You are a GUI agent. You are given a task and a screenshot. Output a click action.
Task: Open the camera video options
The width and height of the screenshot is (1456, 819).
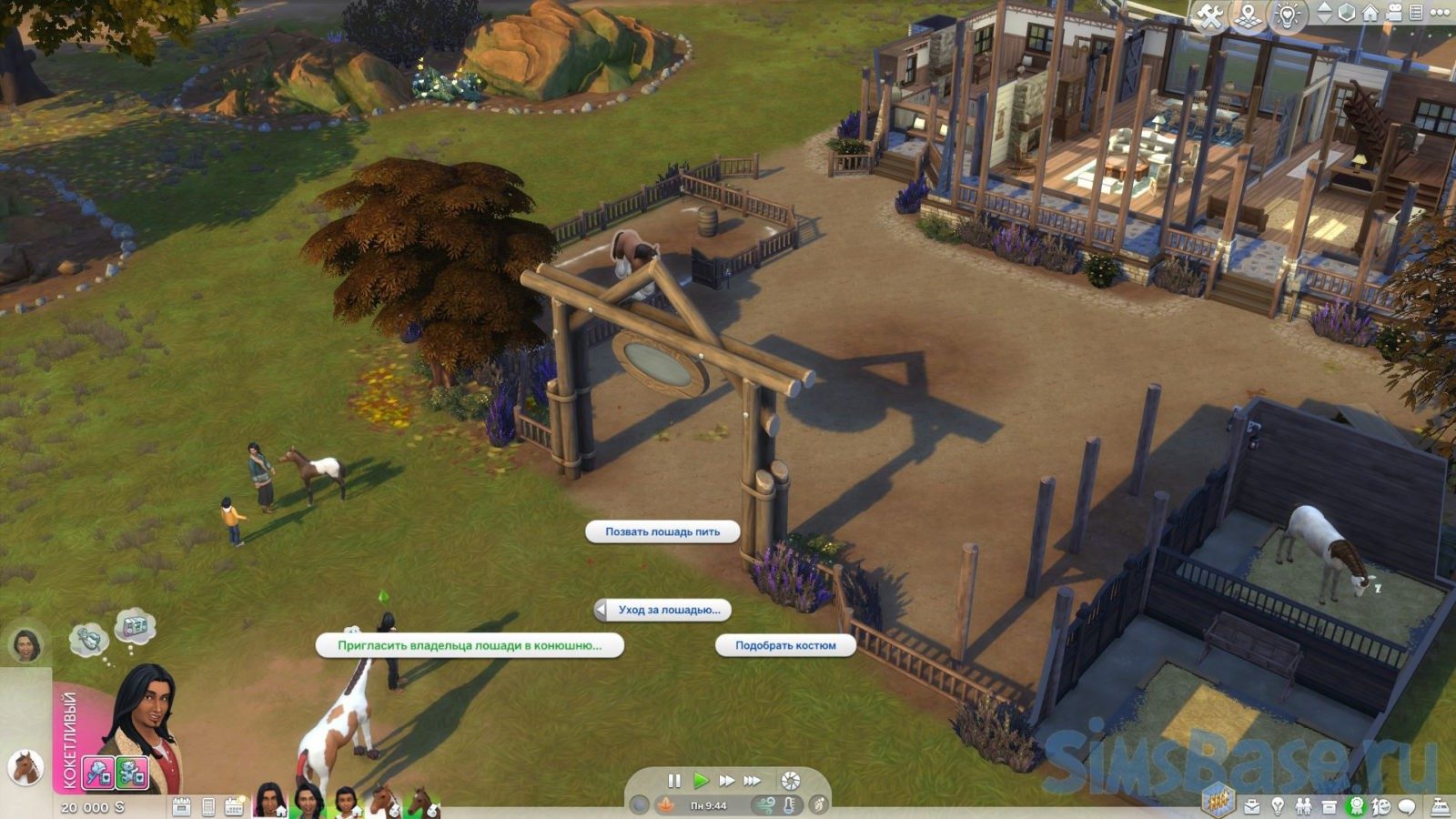pos(1393,13)
